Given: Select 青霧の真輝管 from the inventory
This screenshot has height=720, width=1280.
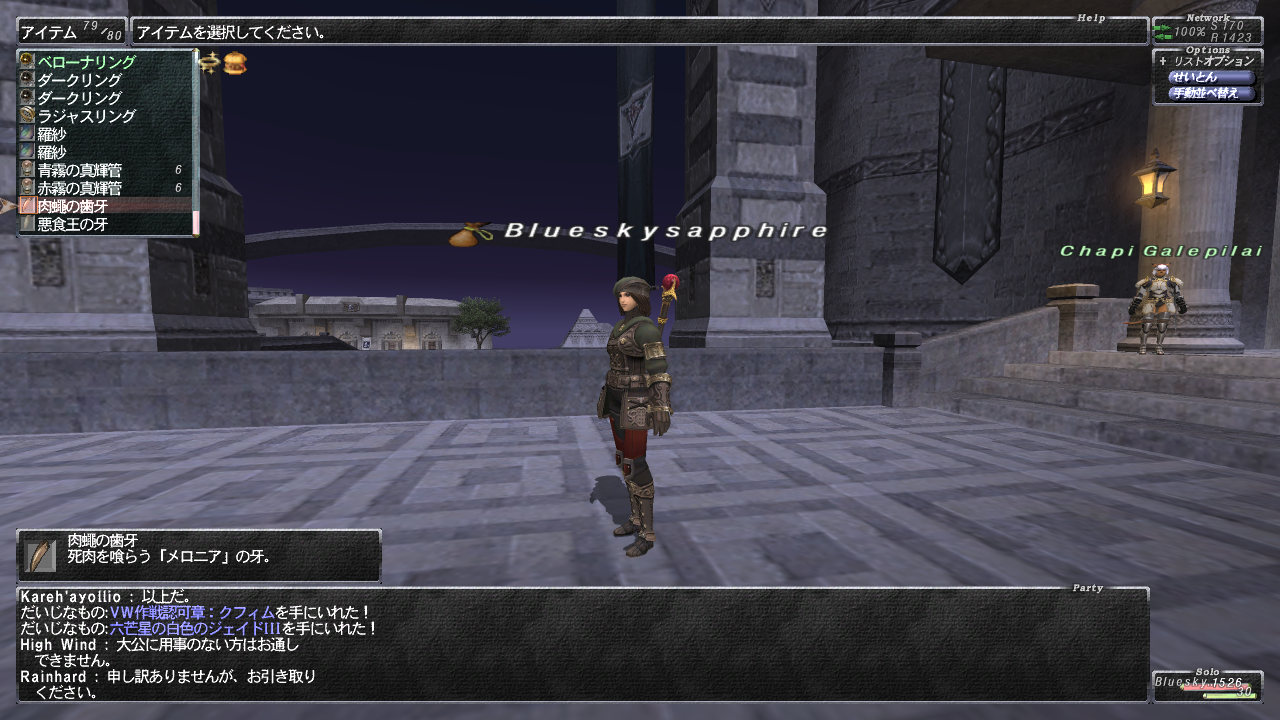Looking at the screenshot, I should pos(80,170).
